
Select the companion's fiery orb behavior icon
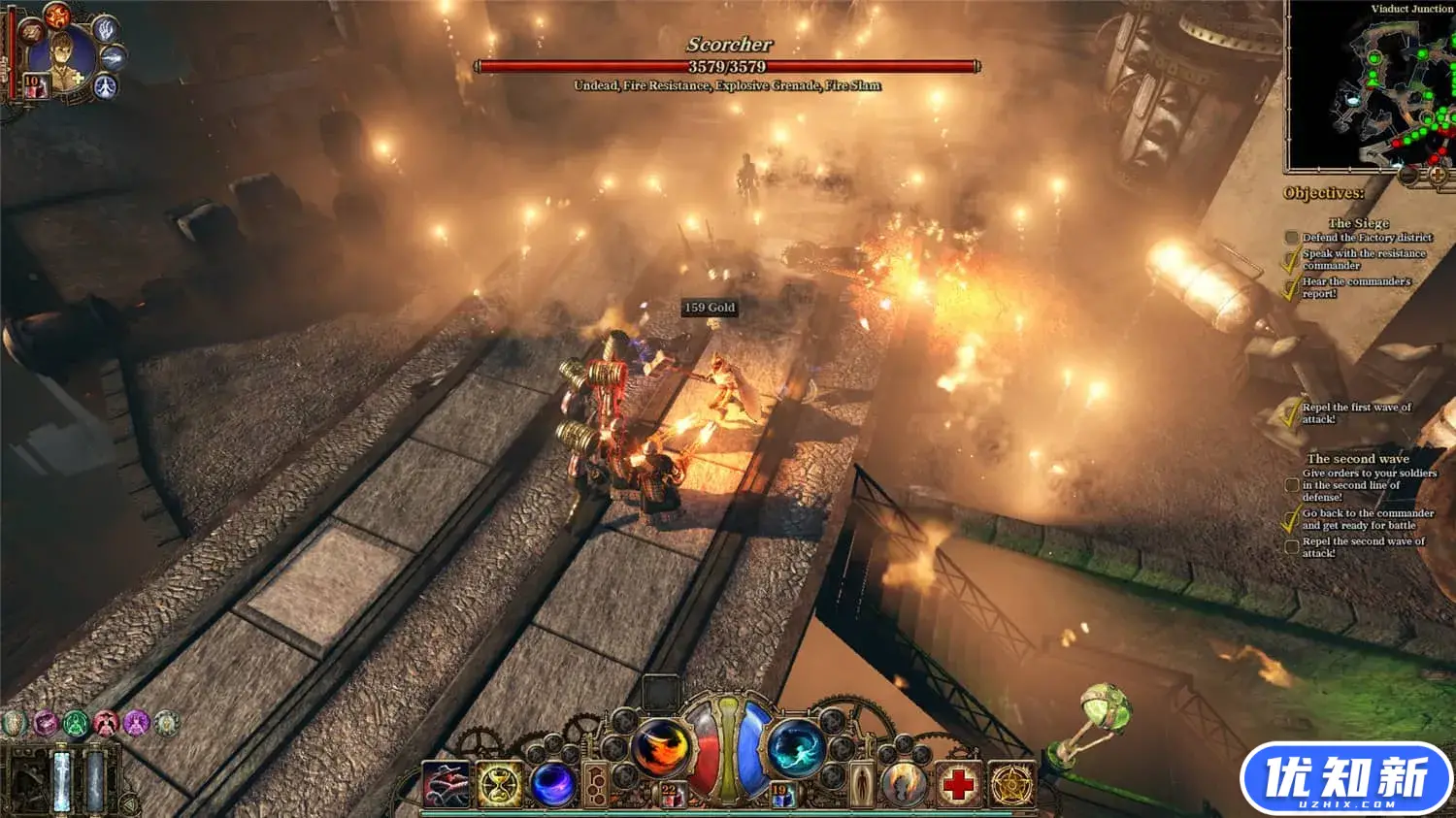[56, 15]
